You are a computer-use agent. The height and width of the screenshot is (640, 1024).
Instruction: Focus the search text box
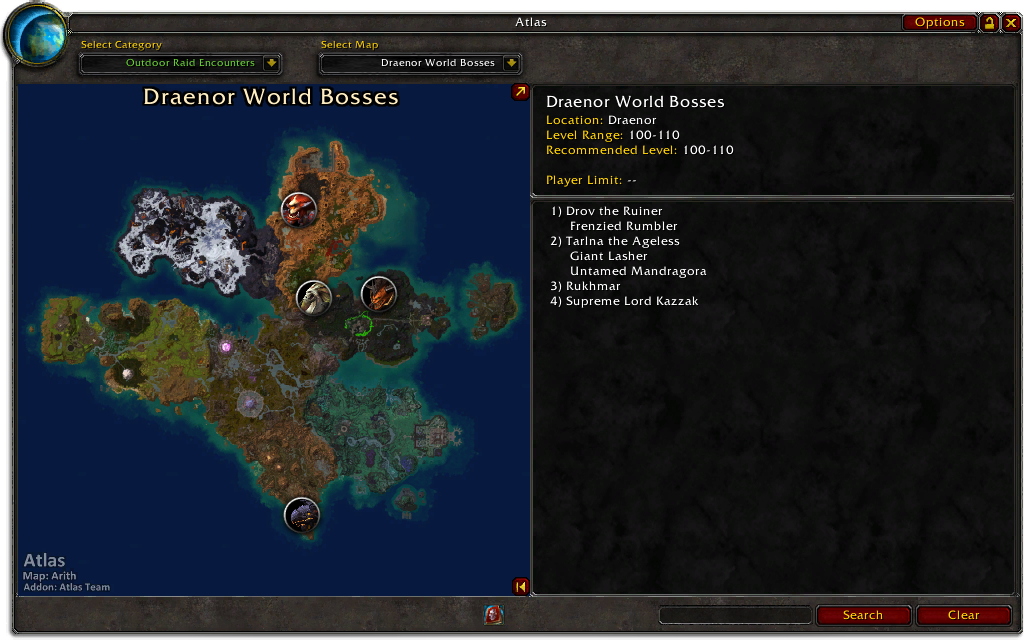coord(735,615)
